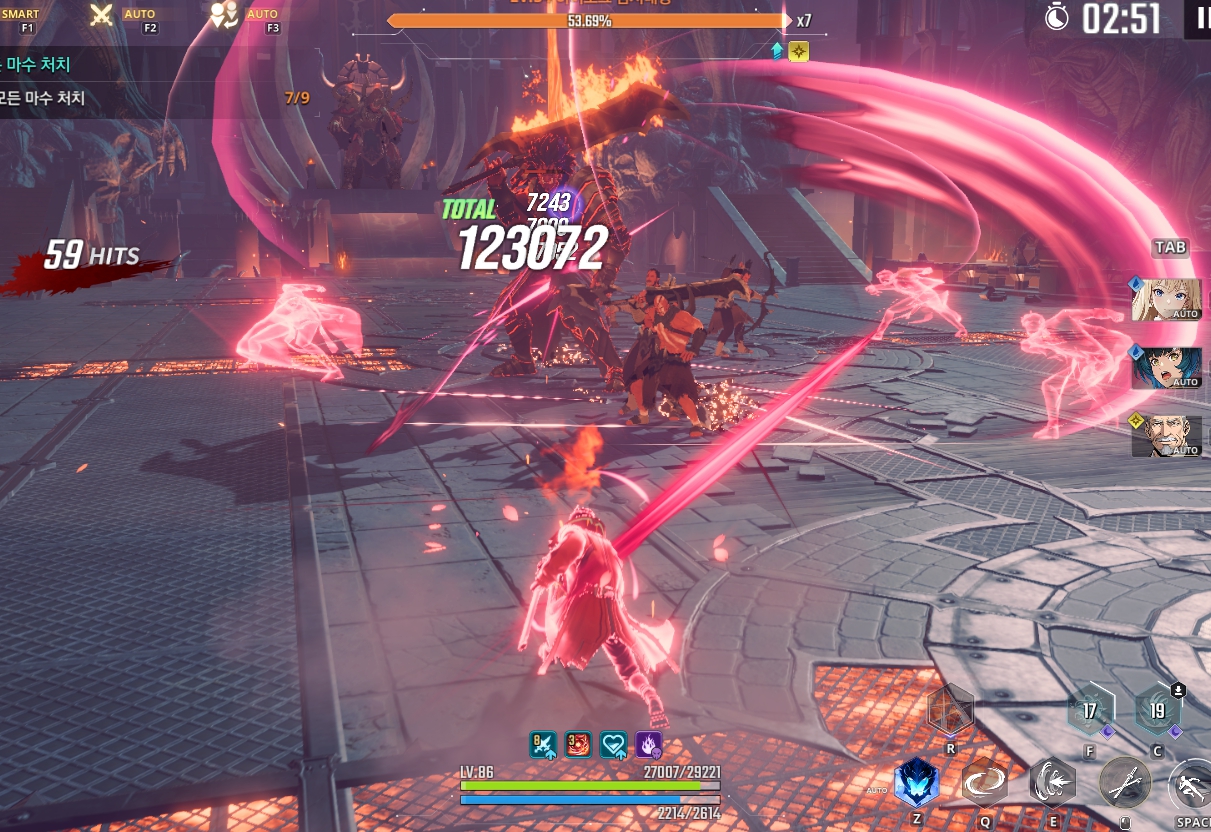Toggle the party swap auto icon
Image resolution: width=1211 pixels, height=832 pixels.
tap(223, 15)
